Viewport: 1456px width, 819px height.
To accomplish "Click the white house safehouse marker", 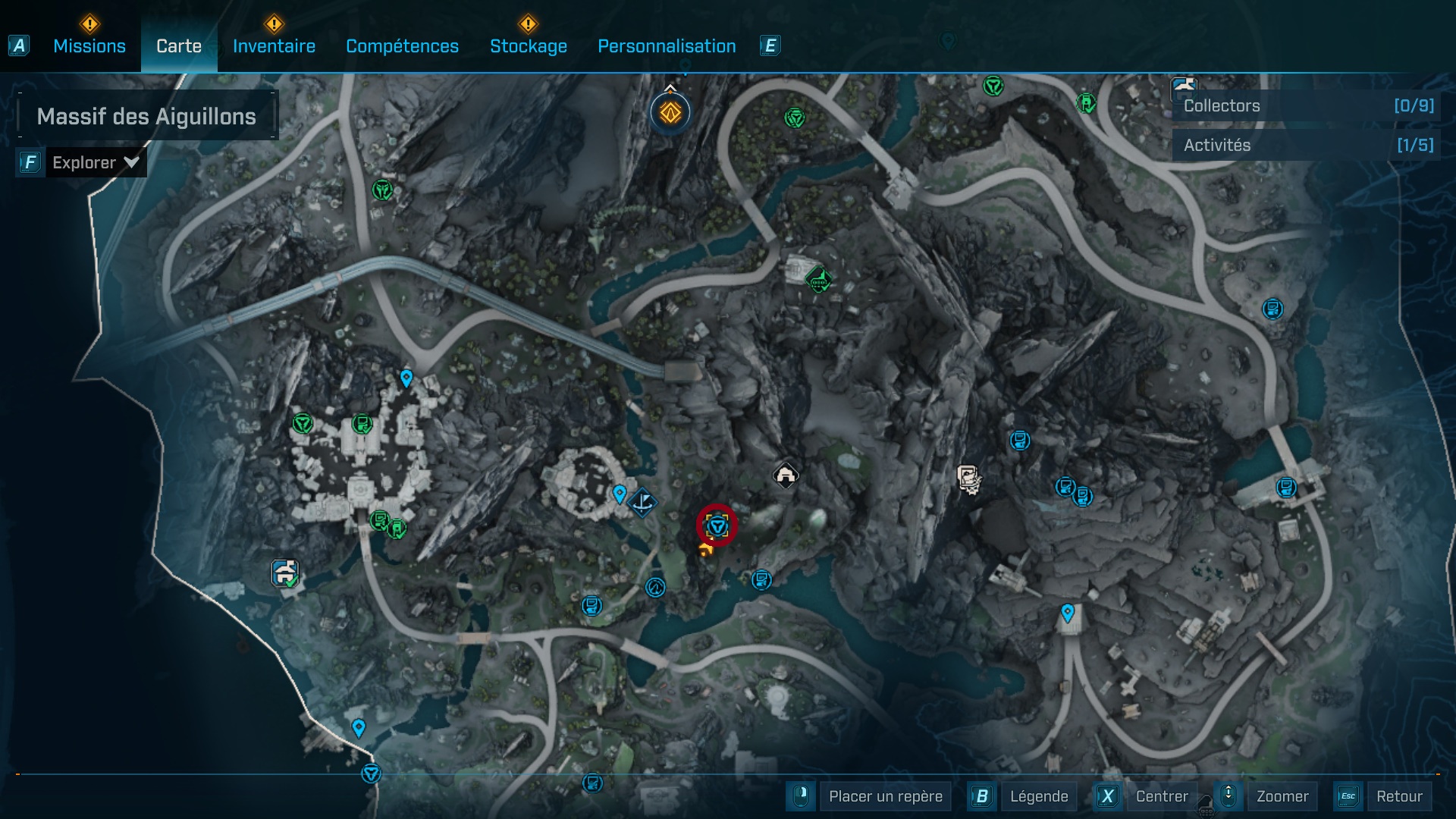I will pos(786,475).
